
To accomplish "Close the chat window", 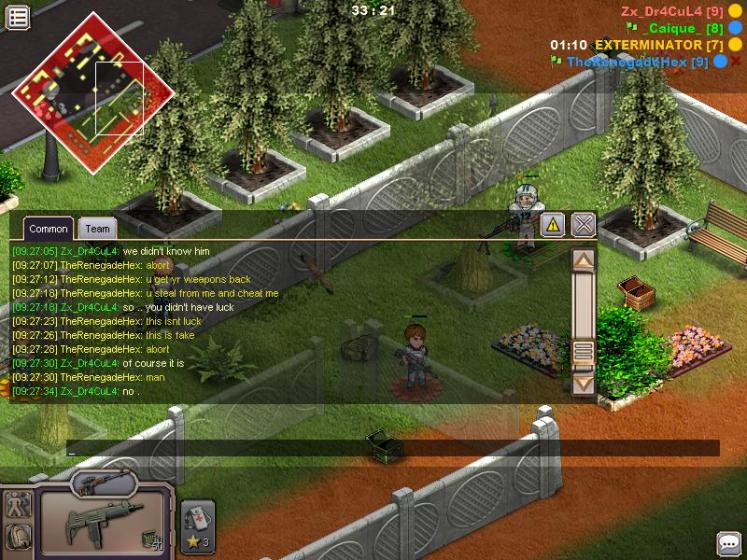I will [583, 225].
